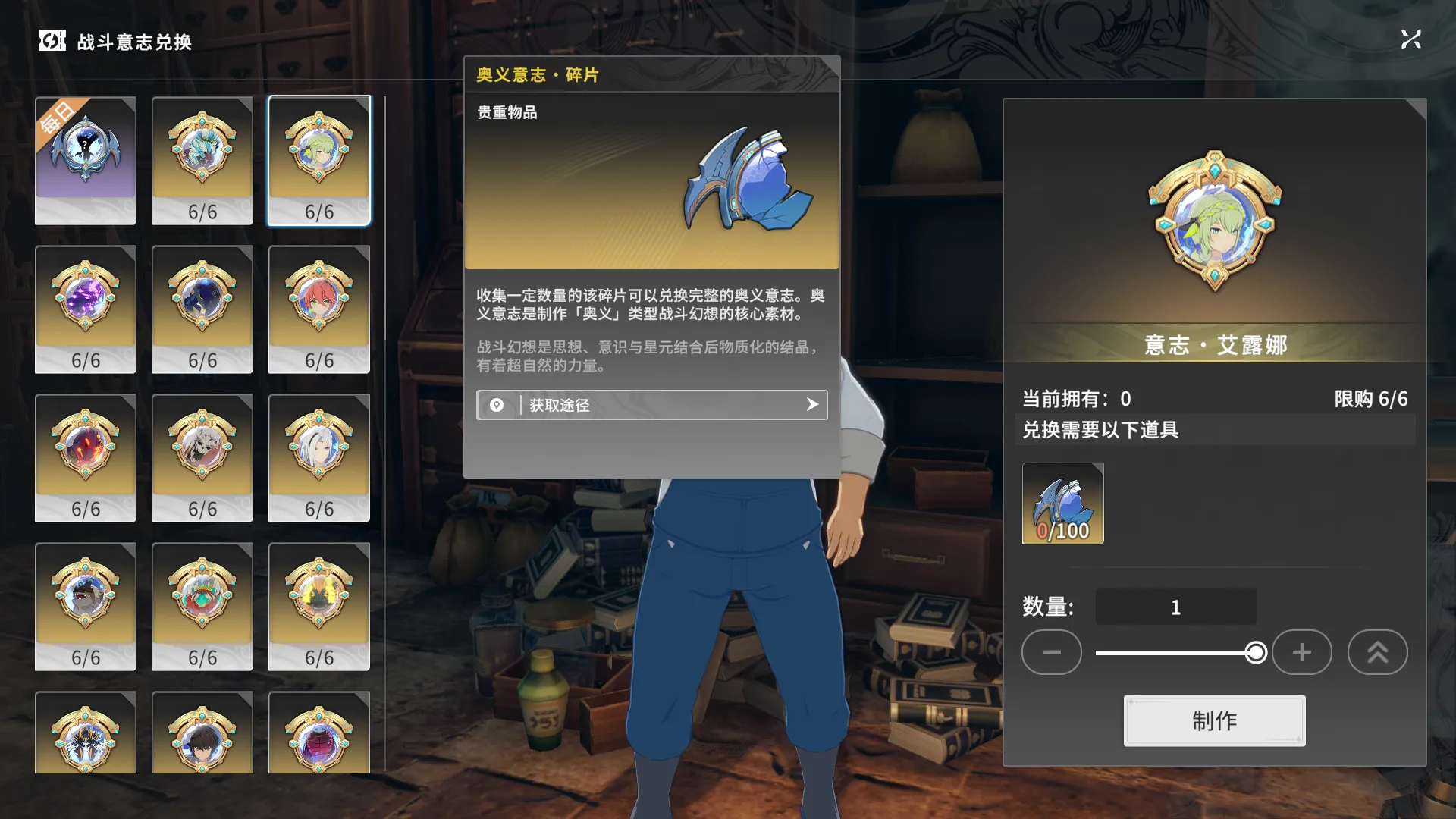Select the red-haired character will medallion
The height and width of the screenshot is (819, 1456).
(x=319, y=309)
